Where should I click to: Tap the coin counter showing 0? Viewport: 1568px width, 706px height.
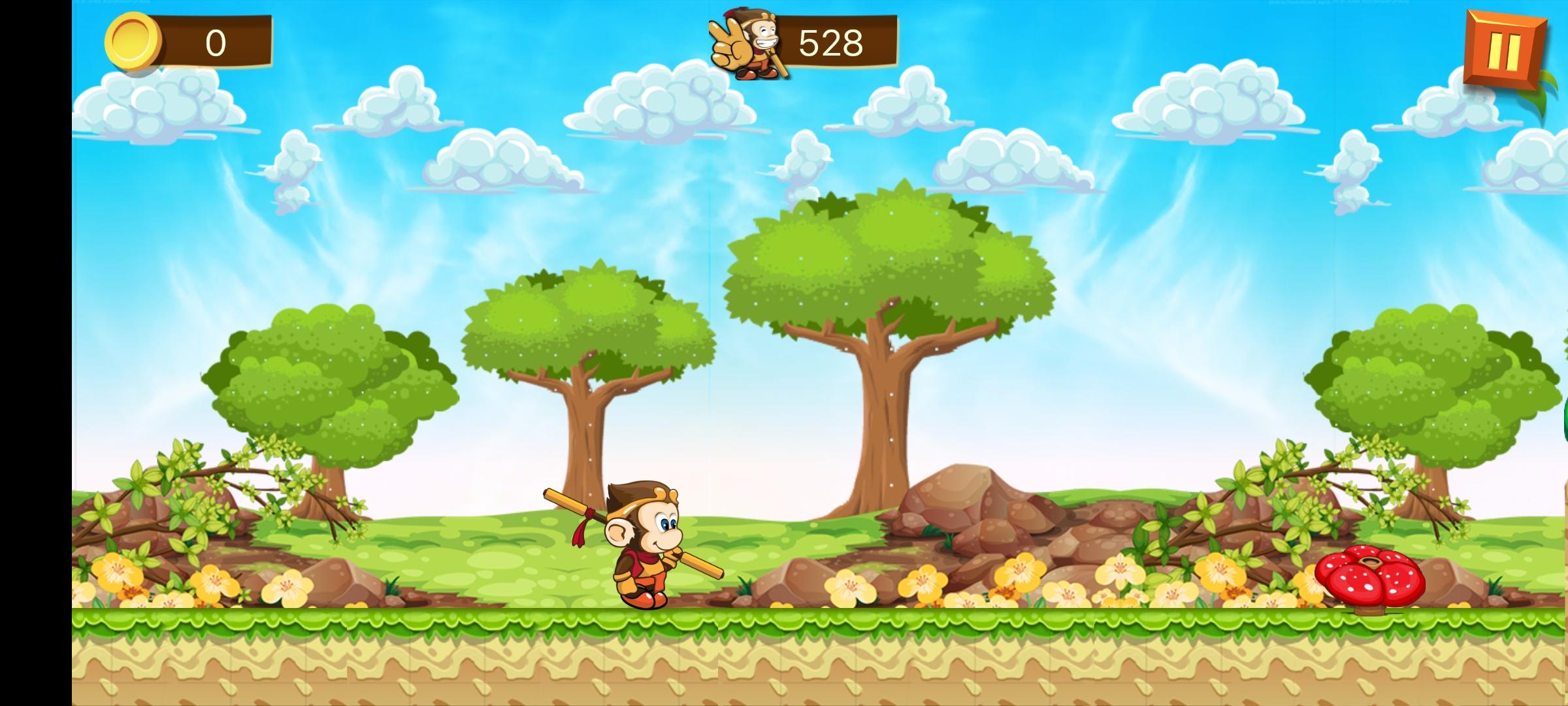point(216,42)
